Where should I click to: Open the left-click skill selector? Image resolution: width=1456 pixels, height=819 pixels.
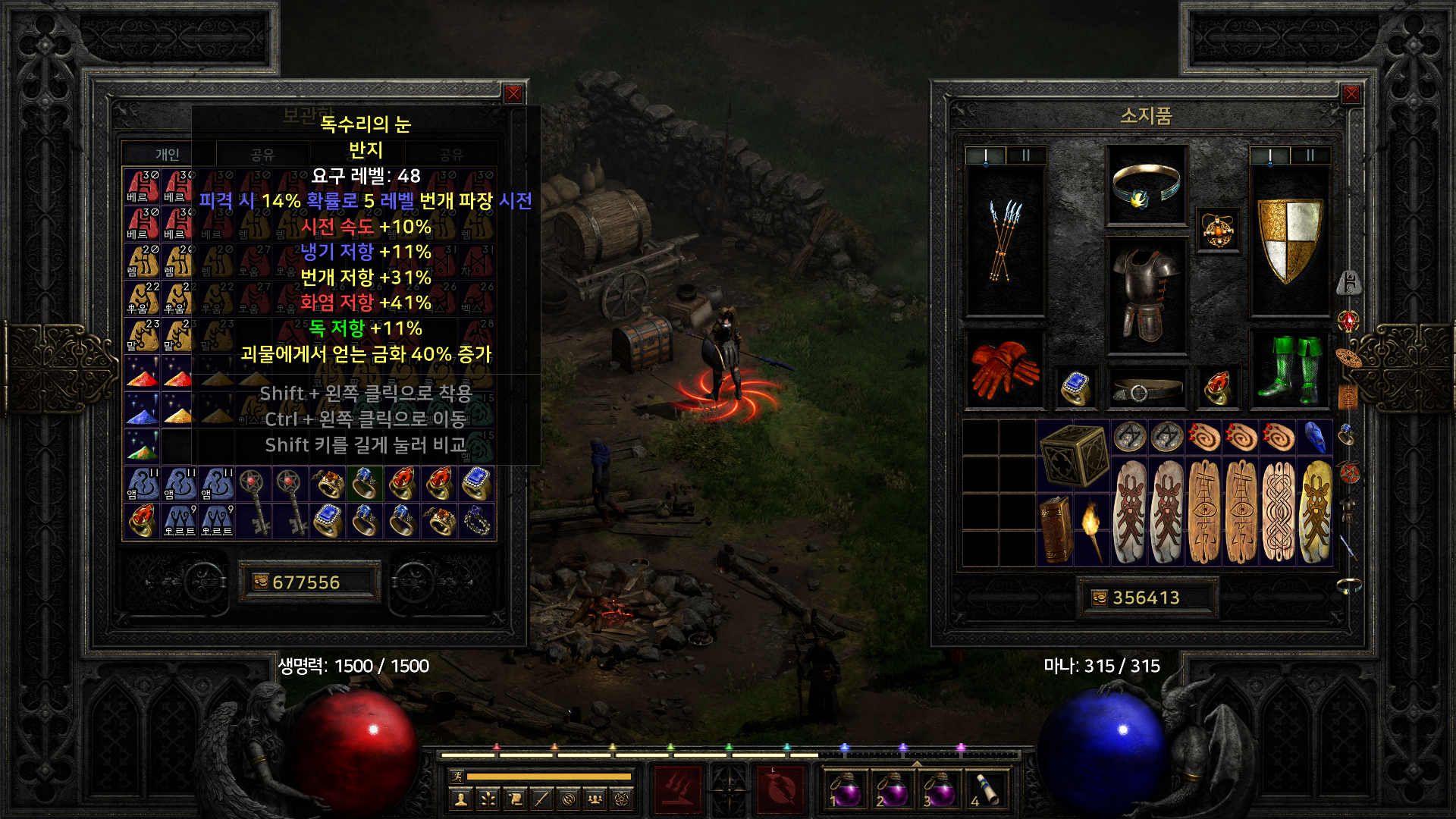[677, 789]
